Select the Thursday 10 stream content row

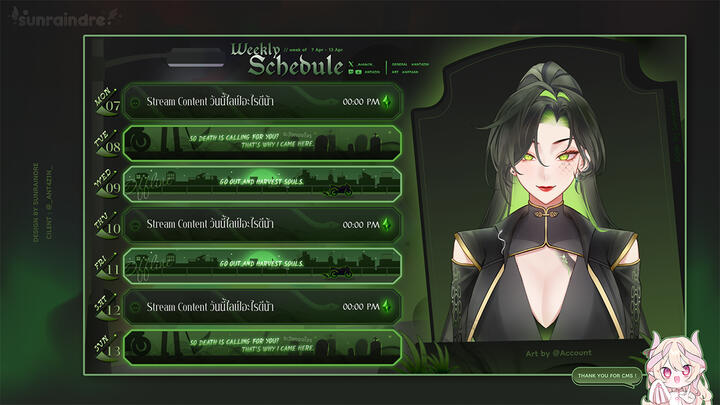(262, 225)
